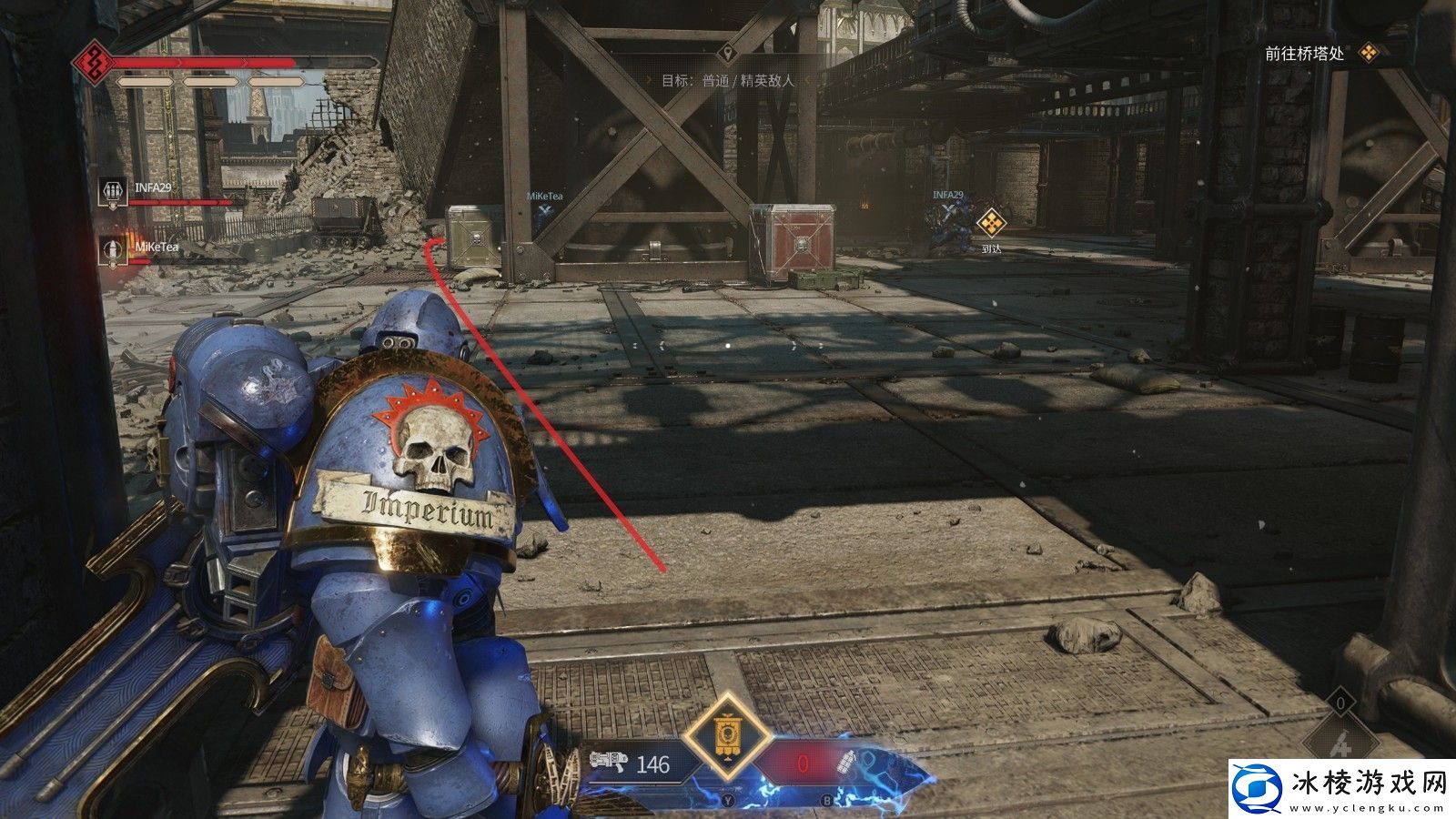The image size is (1456, 819).
Task: Click the red chapter emblem beside the health bar
Action: (x=94, y=63)
